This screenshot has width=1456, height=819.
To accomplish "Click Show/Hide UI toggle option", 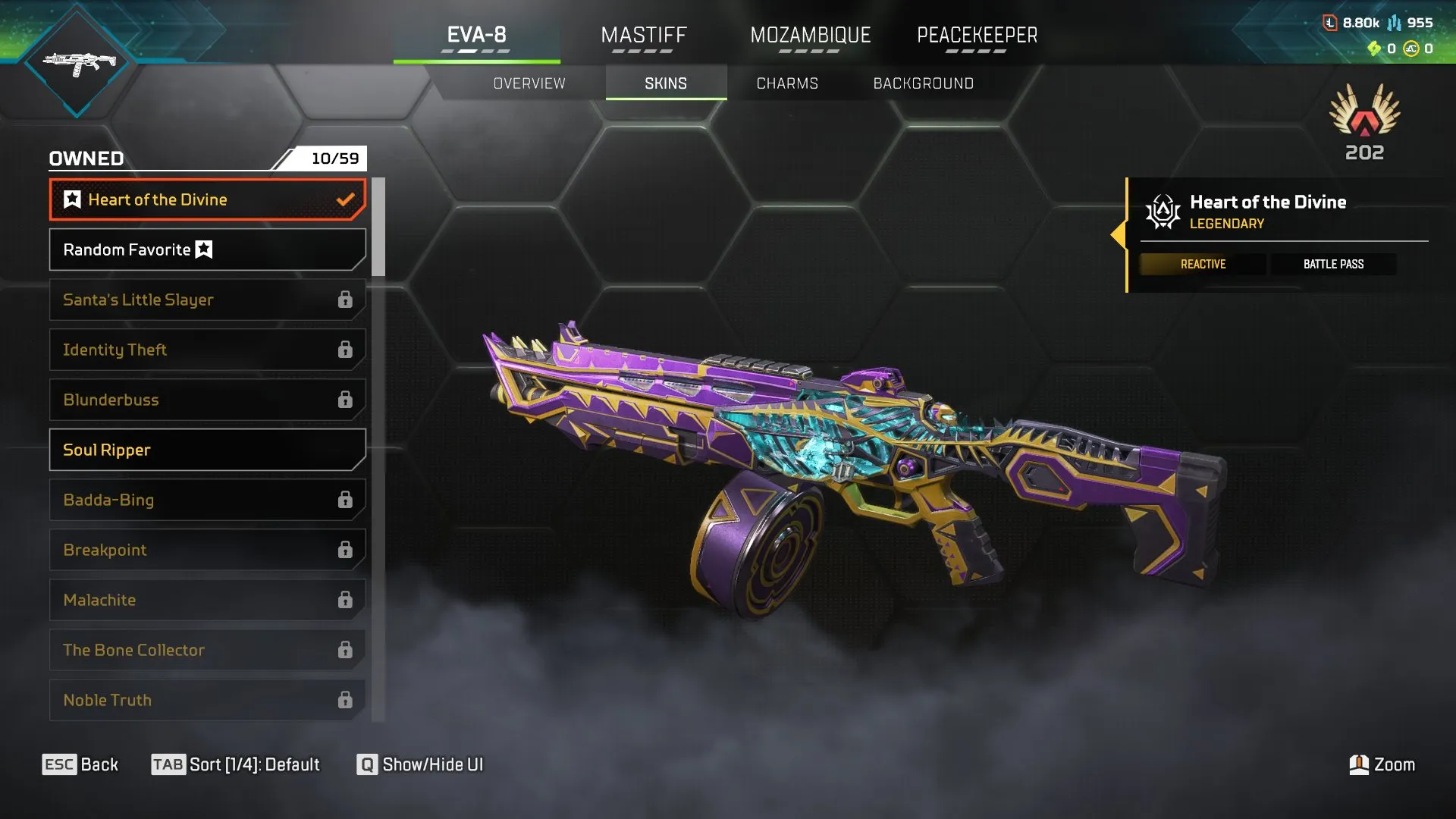I will point(421,764).
